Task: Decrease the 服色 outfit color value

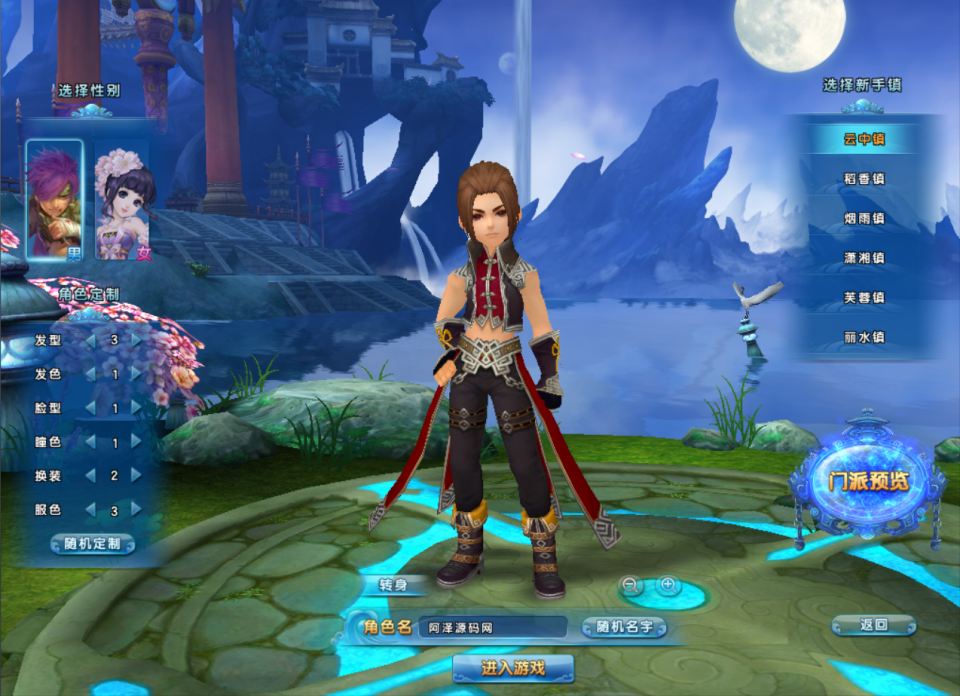Action: [x=91, y=510]
